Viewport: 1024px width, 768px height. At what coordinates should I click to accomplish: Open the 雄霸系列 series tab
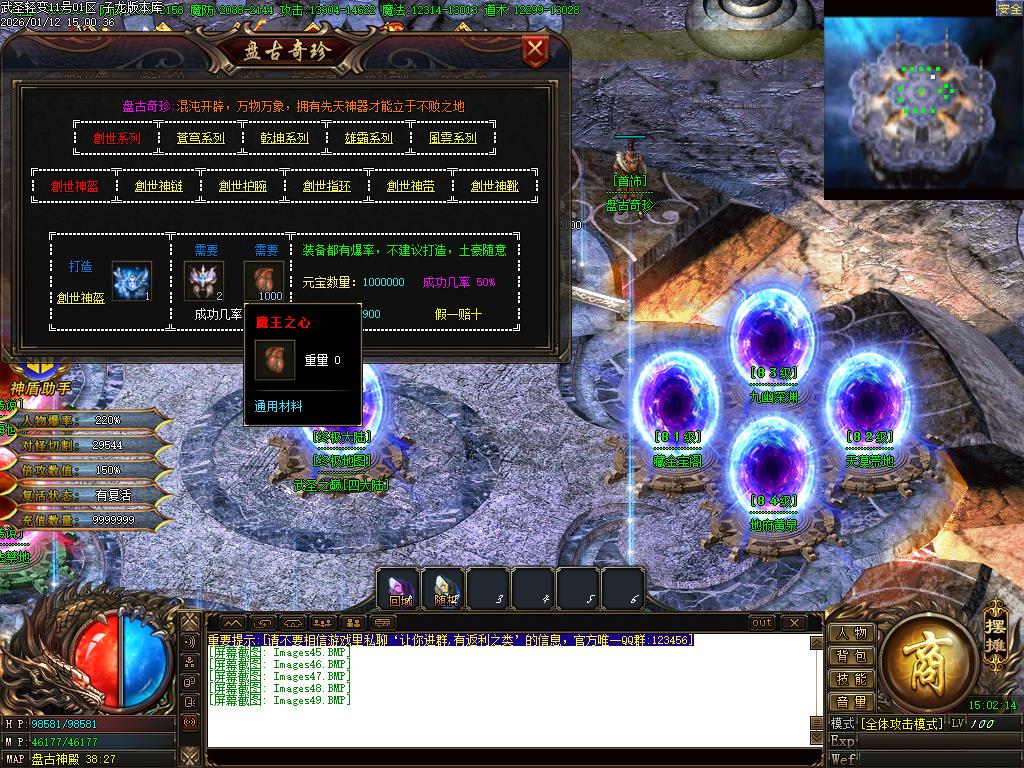368,138
